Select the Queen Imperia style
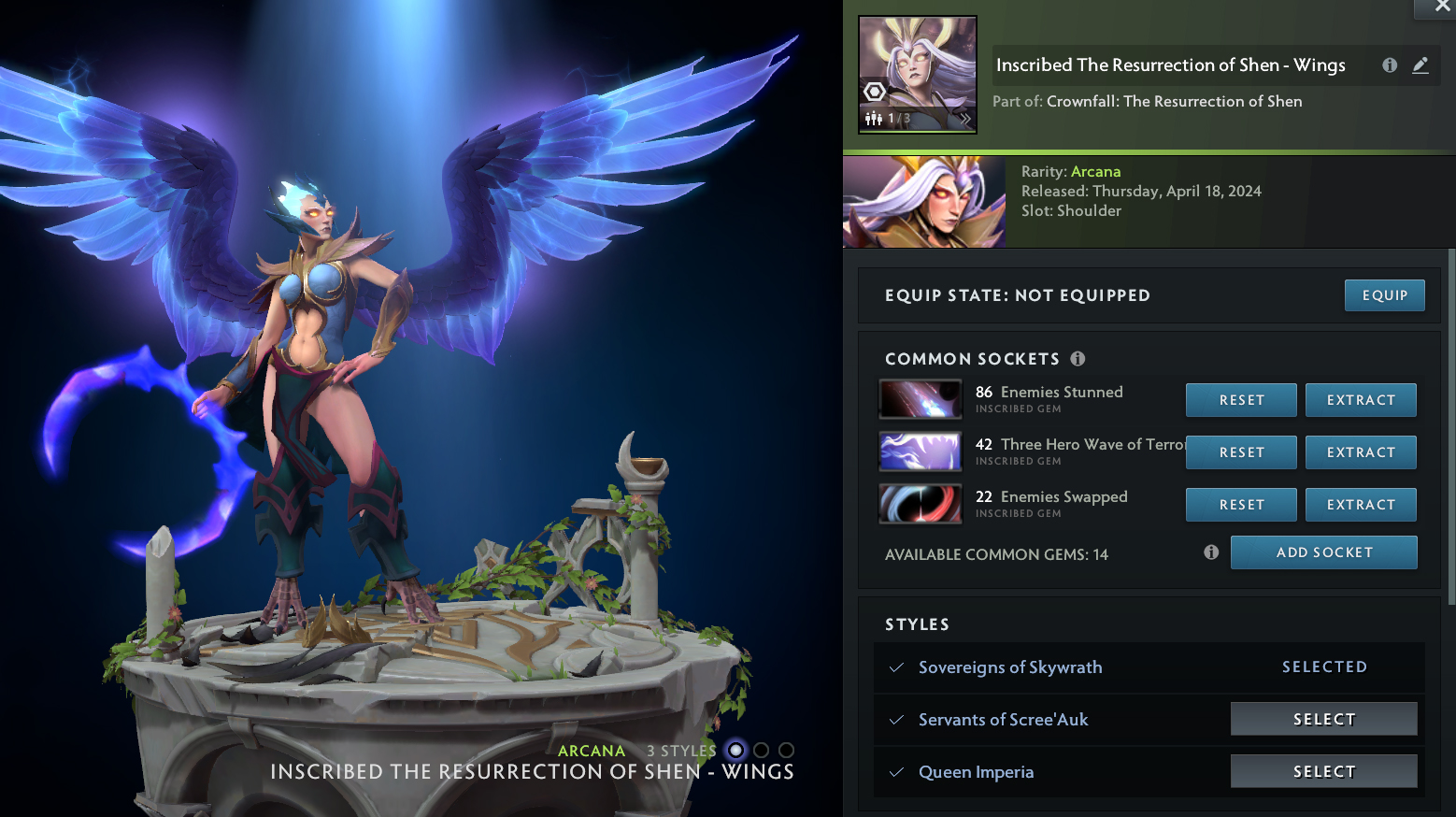Image resolution: width=1456 pixels, height=817 pixels. 1323,771
